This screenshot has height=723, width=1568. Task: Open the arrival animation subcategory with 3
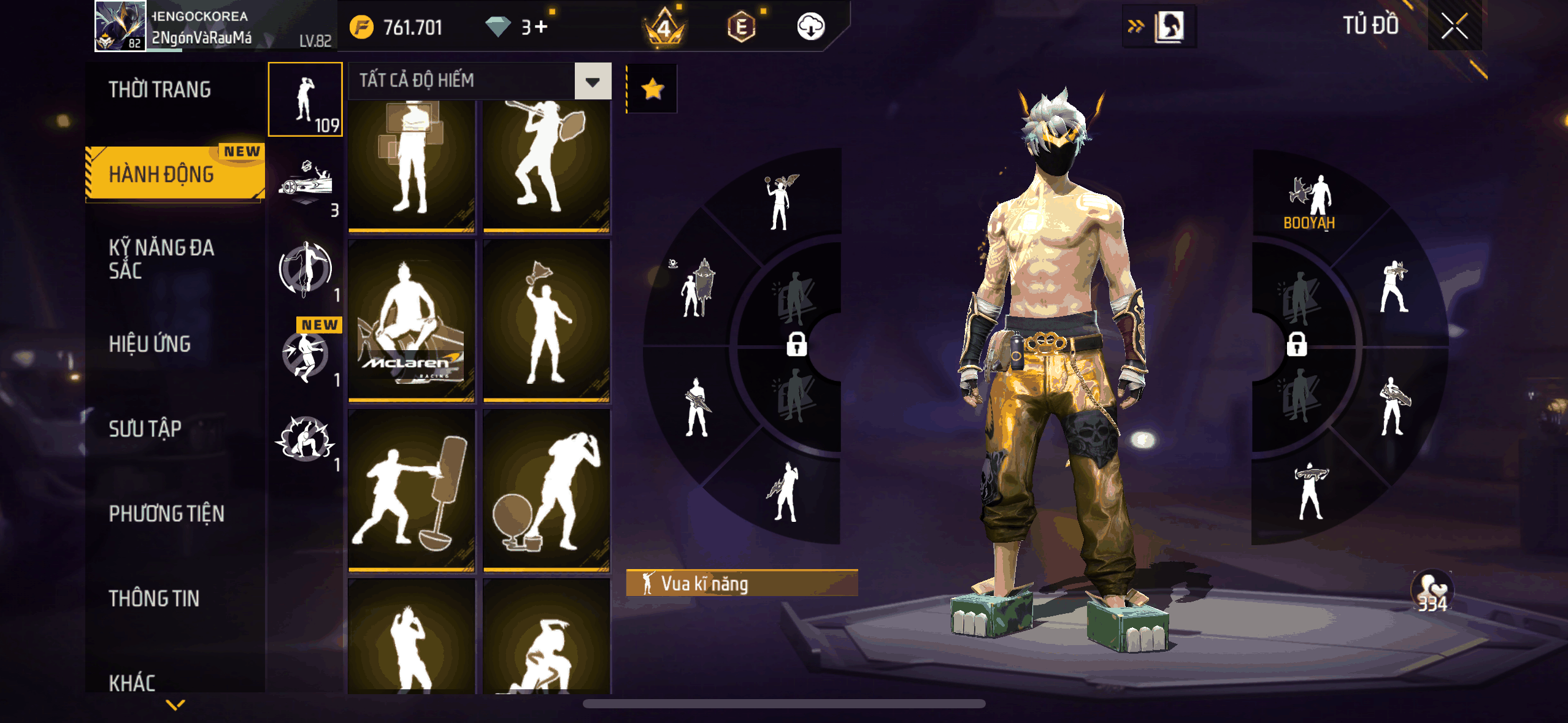tap(306, 185)
